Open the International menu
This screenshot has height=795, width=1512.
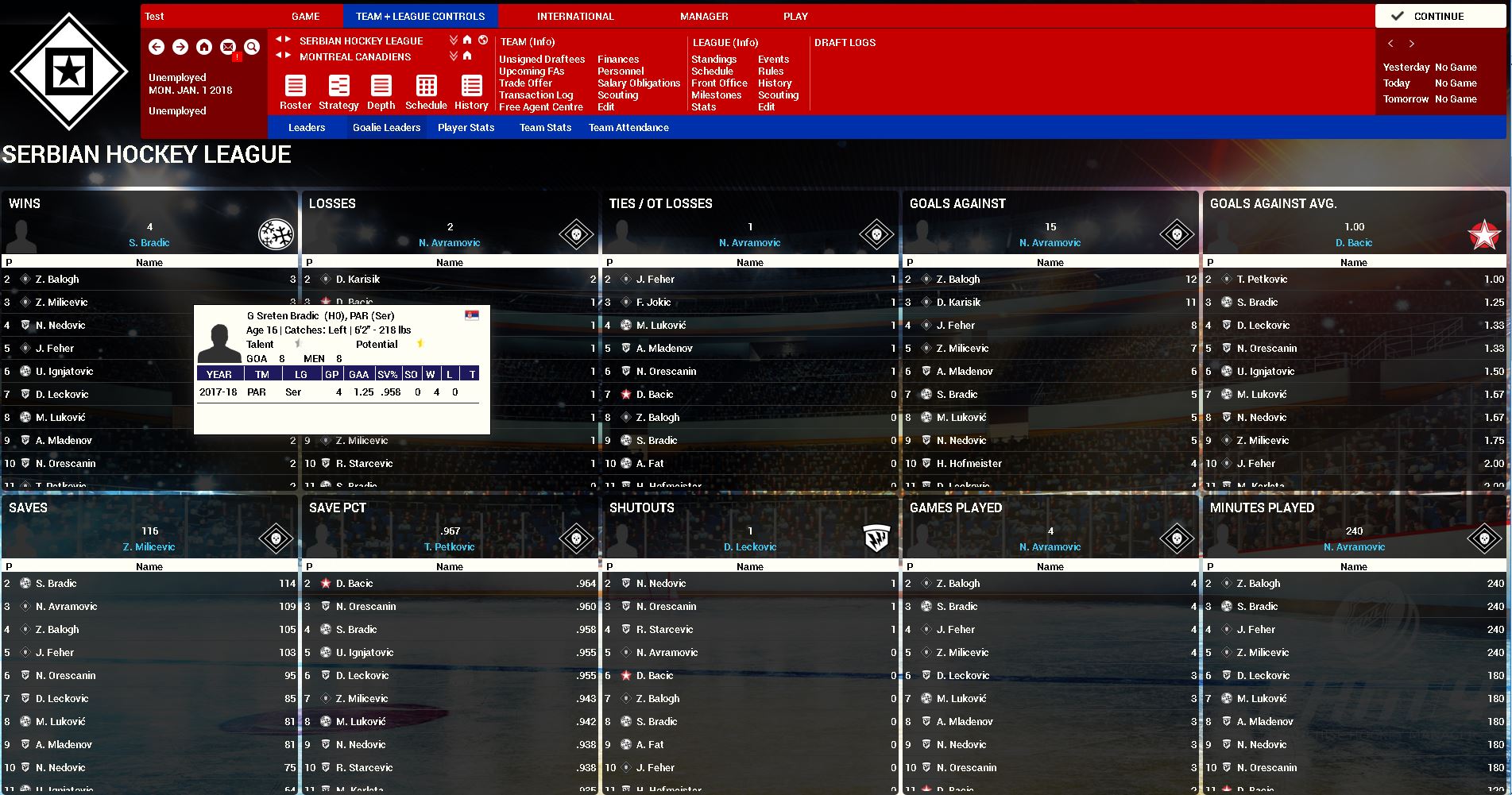pos(575,16)
